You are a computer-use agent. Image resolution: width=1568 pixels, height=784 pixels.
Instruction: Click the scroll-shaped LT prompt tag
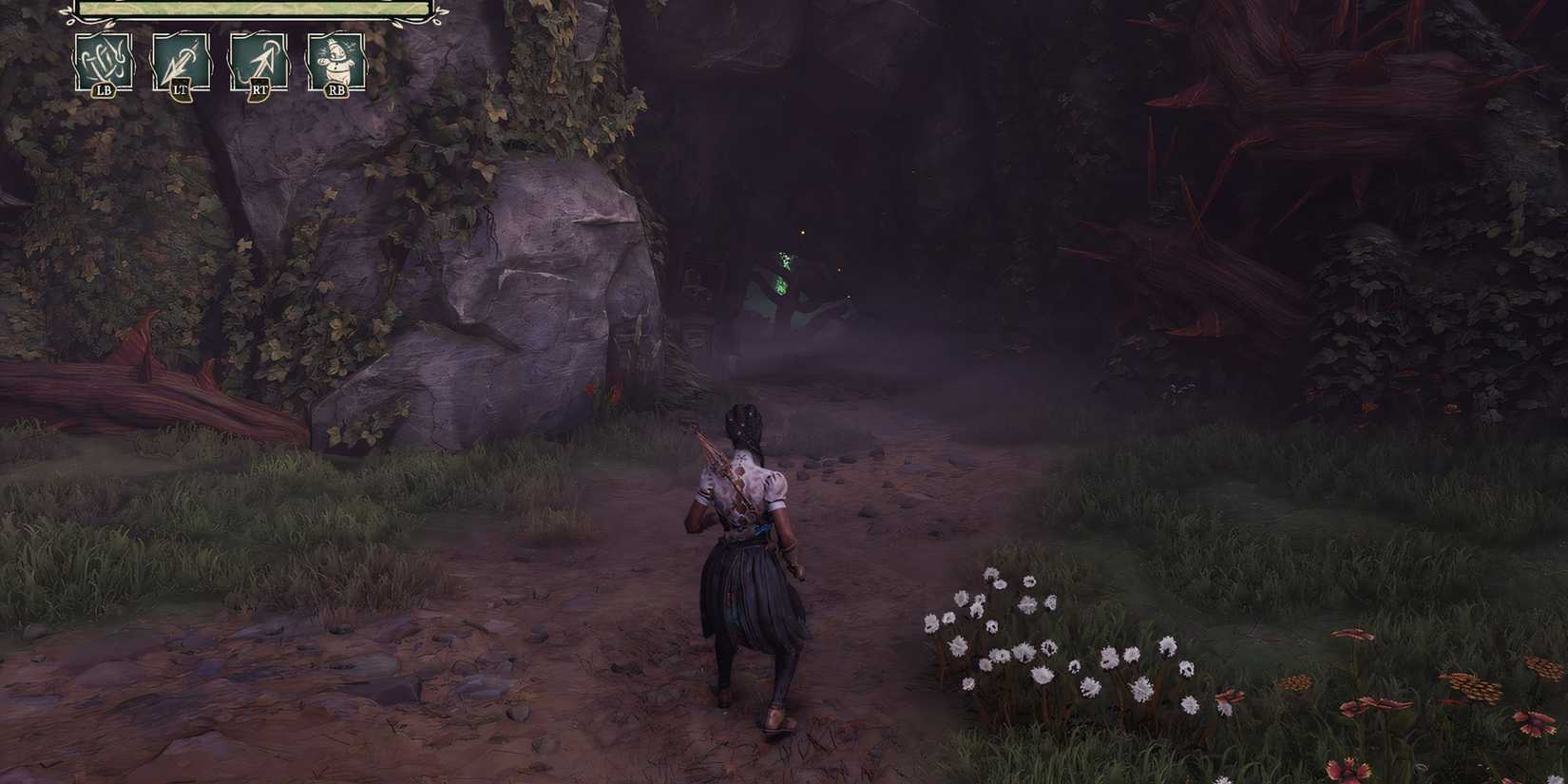click(x=182, y=91)
